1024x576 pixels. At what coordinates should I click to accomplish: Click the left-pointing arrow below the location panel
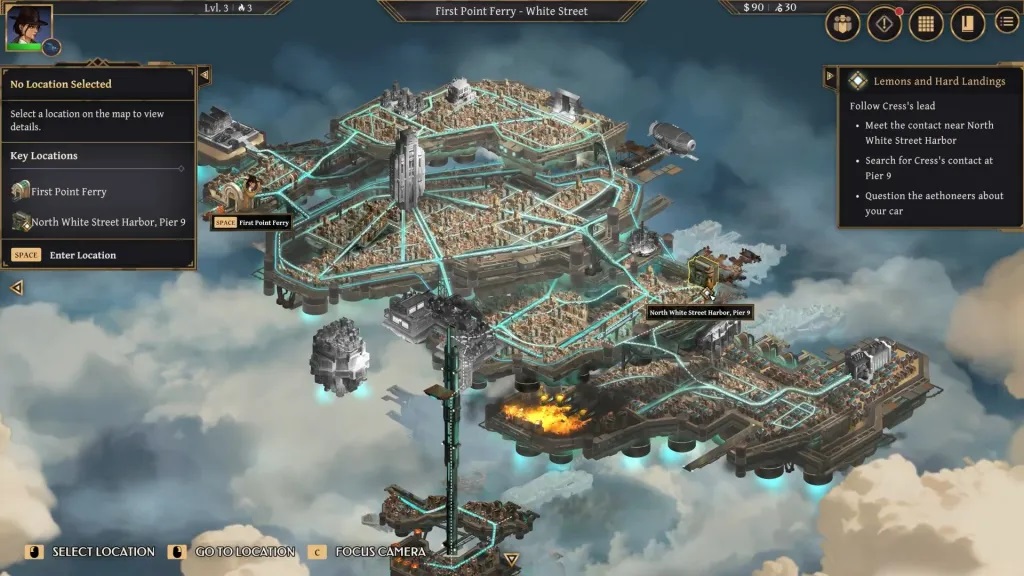click(17, 288)
